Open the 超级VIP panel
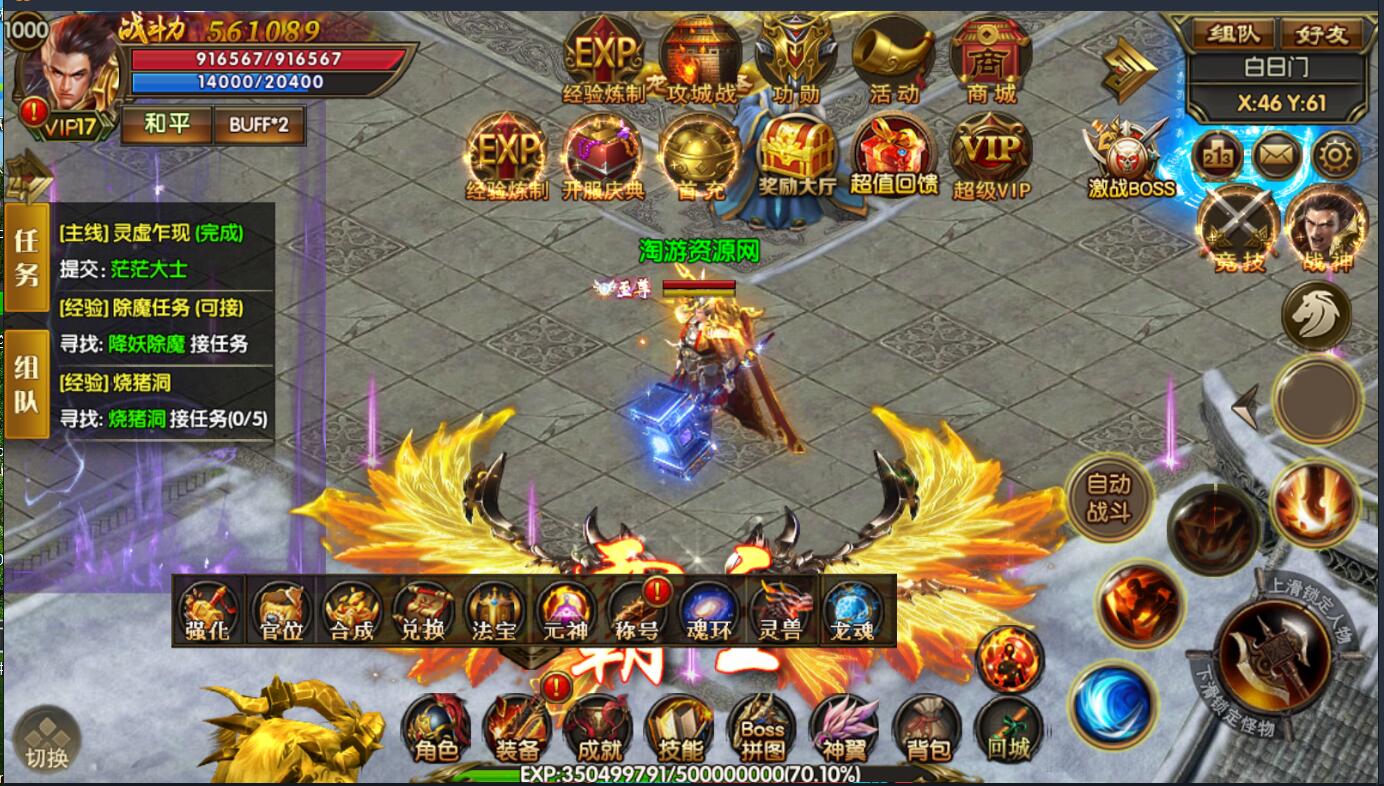1384x786 pixels. [990, 157]
